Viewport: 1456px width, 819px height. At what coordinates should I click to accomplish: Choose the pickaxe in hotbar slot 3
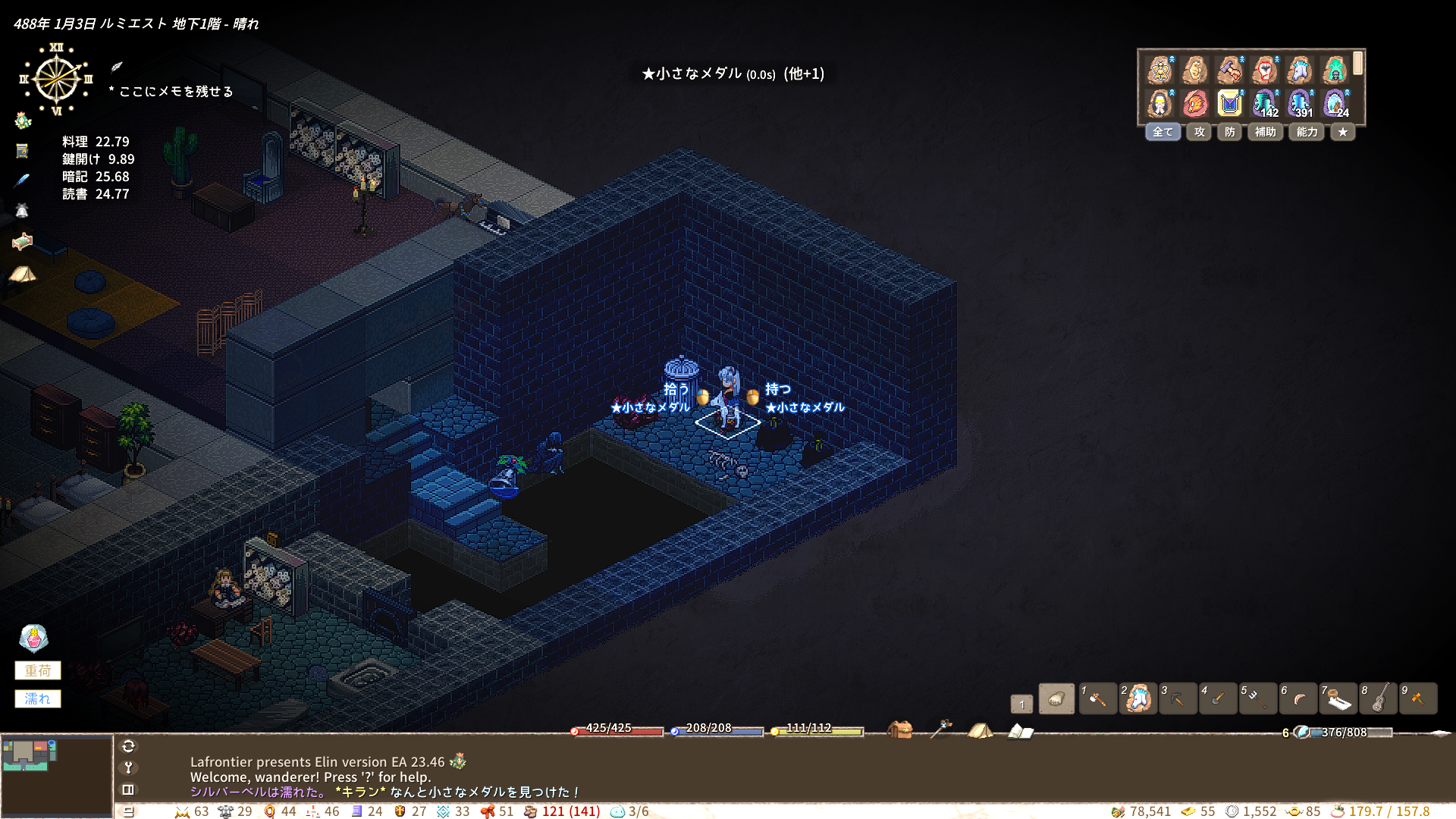tap(1178, 699)
